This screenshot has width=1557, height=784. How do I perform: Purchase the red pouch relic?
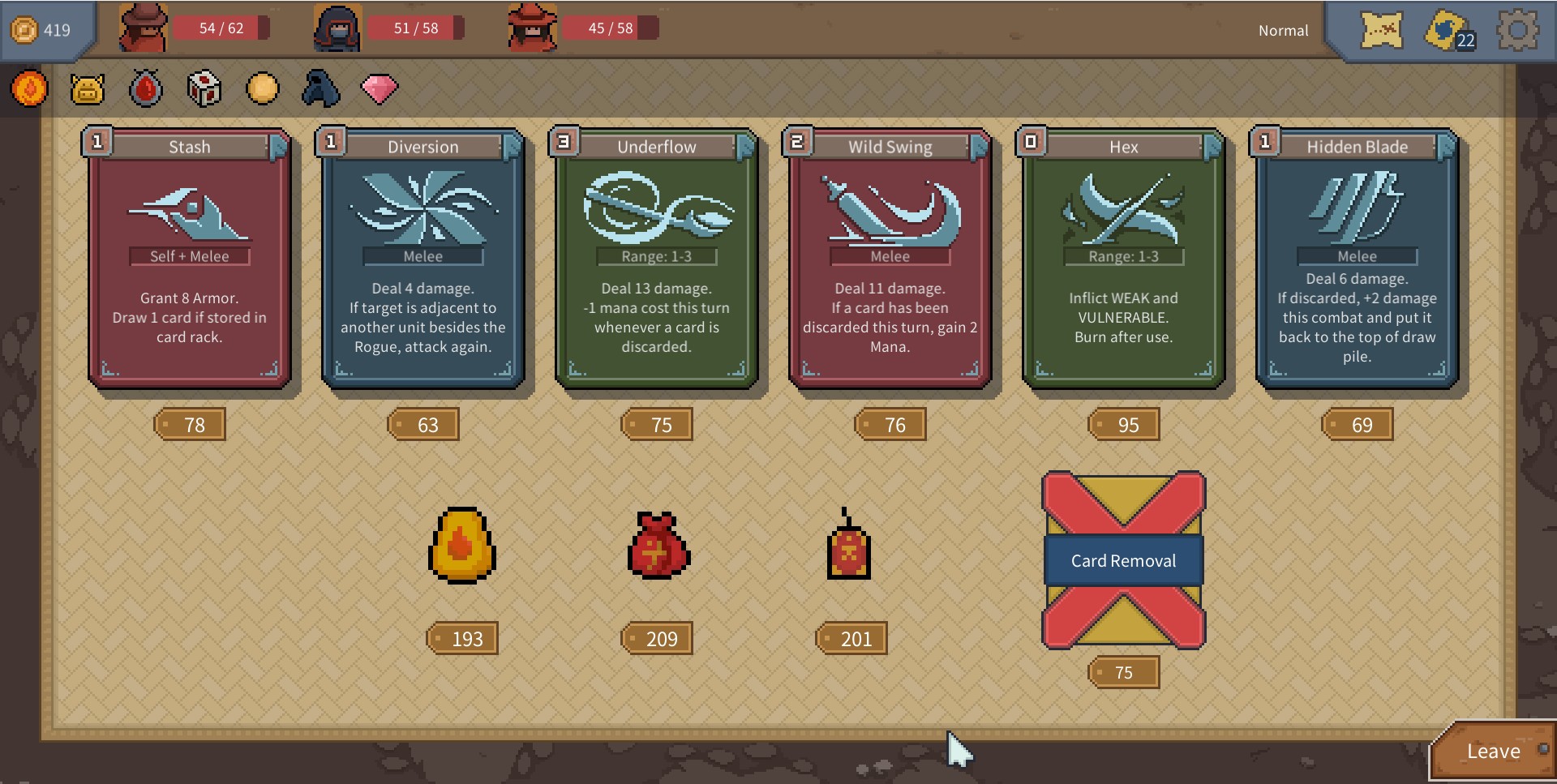coord(658,546)
